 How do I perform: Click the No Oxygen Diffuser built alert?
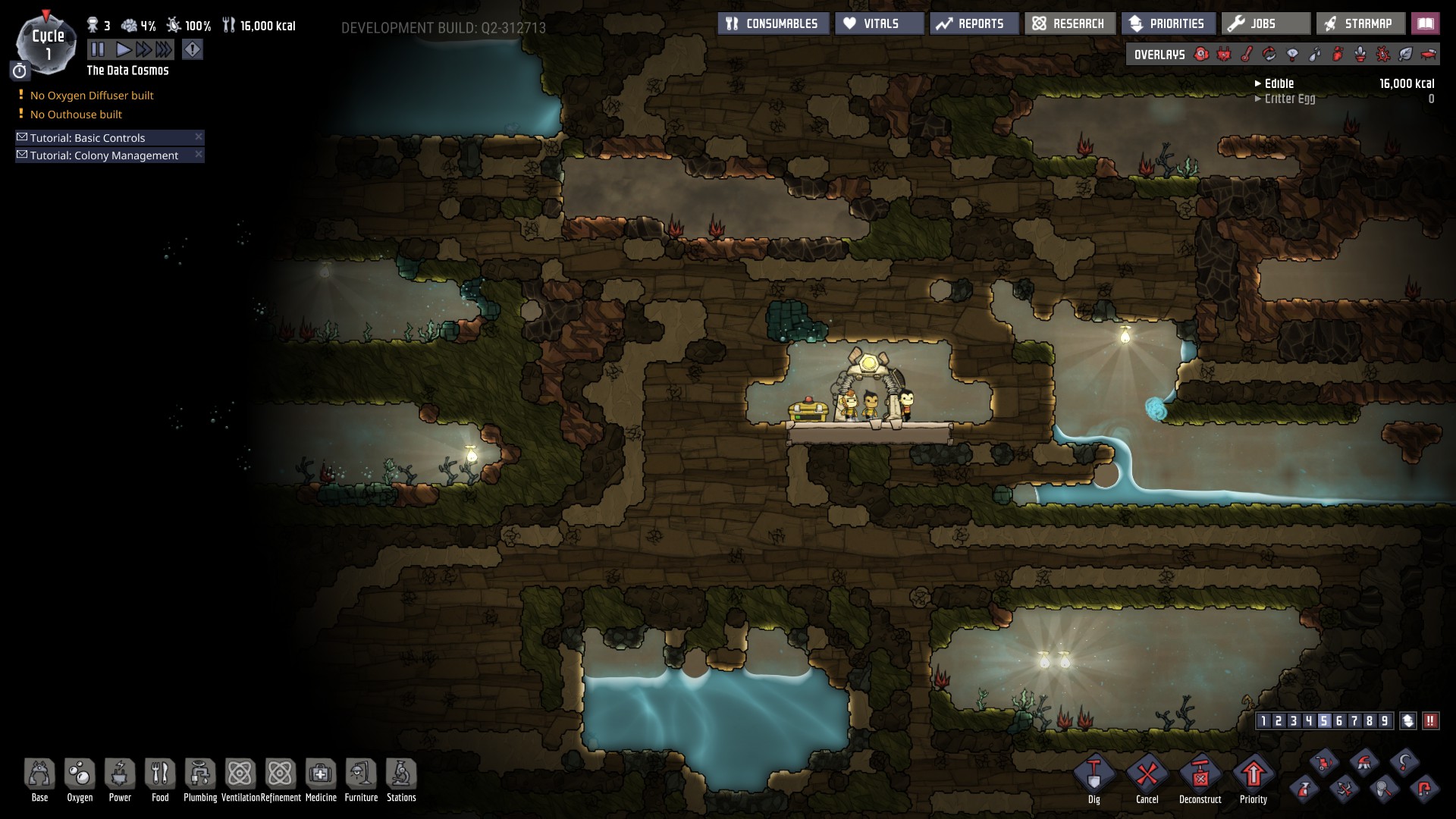[92, 96]
